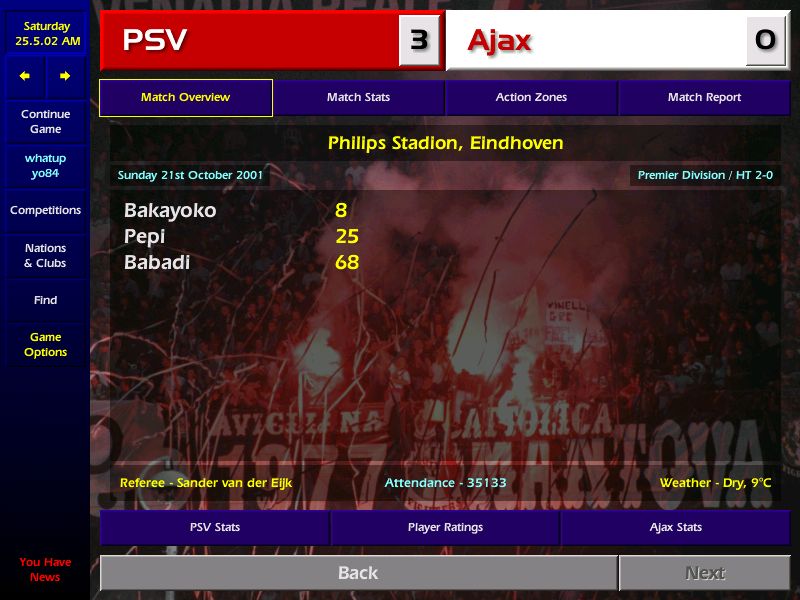Open the Action Zones tab

coord(531,98)
